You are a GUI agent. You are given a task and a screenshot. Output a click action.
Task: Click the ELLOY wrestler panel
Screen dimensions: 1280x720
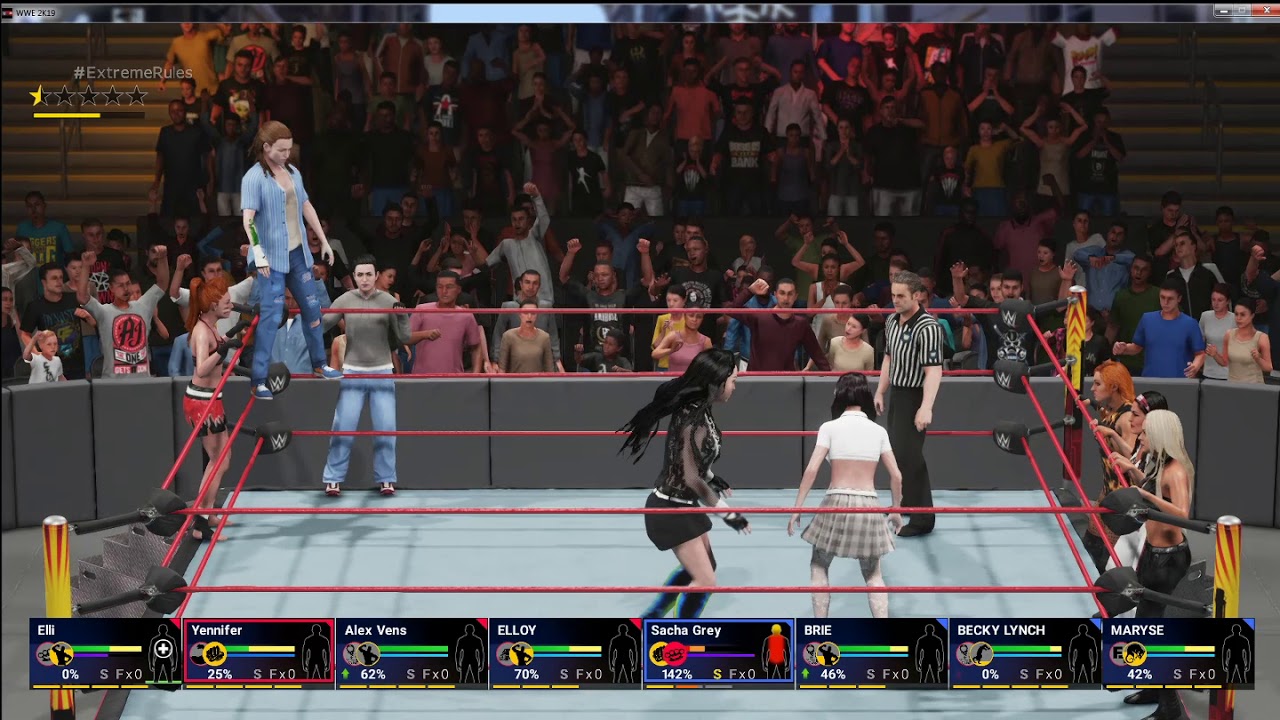click(x=564, y=652)
